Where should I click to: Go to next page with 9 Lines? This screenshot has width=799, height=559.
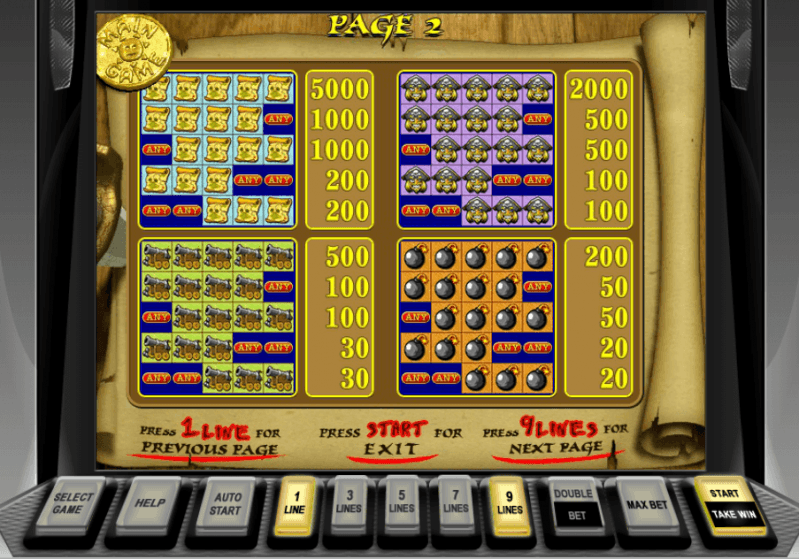coord(509,501)
